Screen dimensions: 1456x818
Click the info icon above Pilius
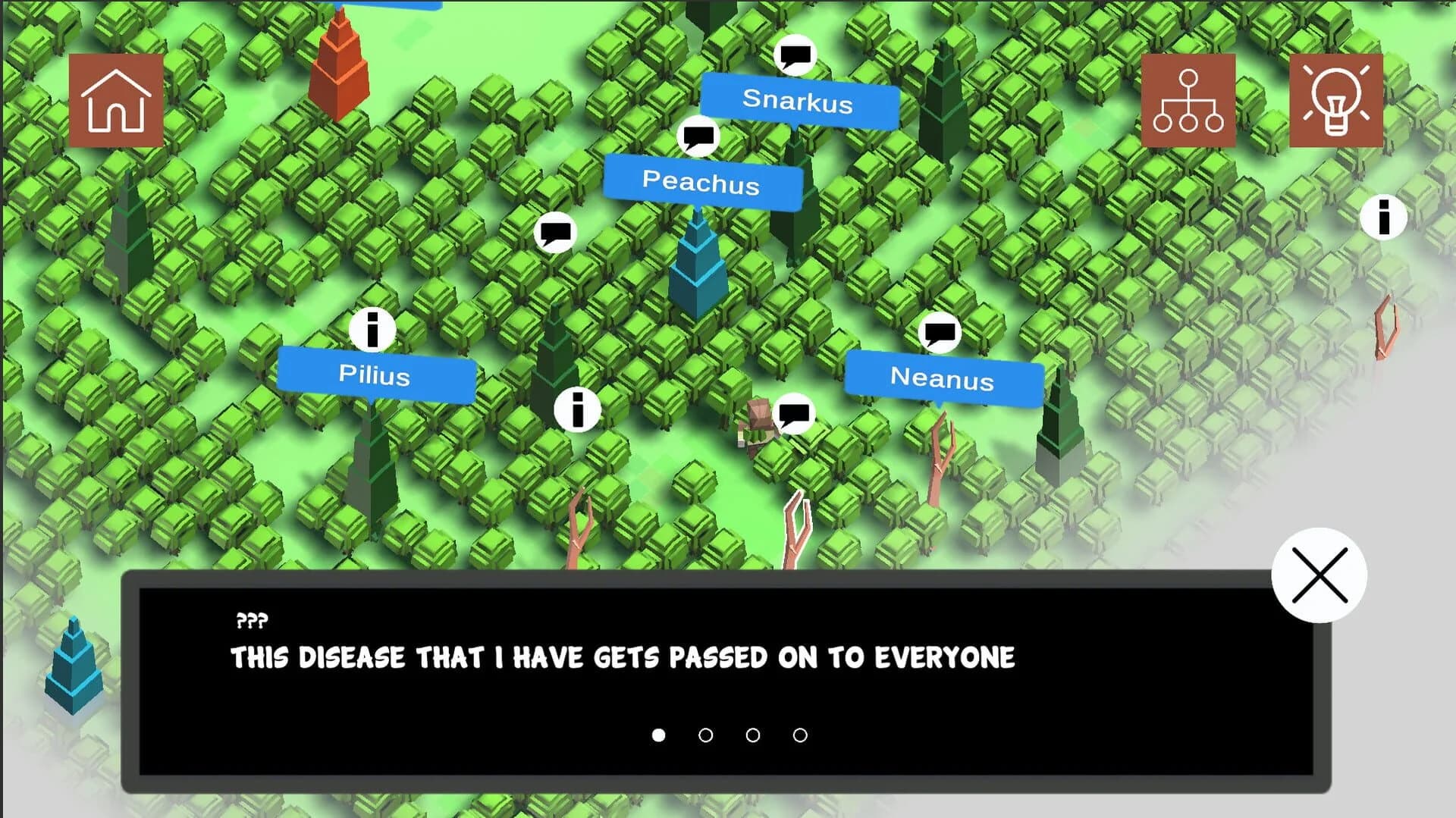(372, 331)
